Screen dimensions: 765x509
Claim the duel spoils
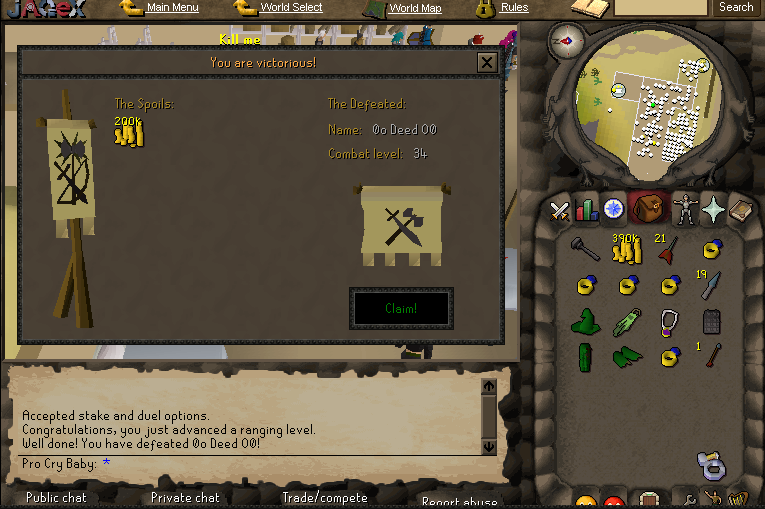pyautogui.click(x=401, y=308)
